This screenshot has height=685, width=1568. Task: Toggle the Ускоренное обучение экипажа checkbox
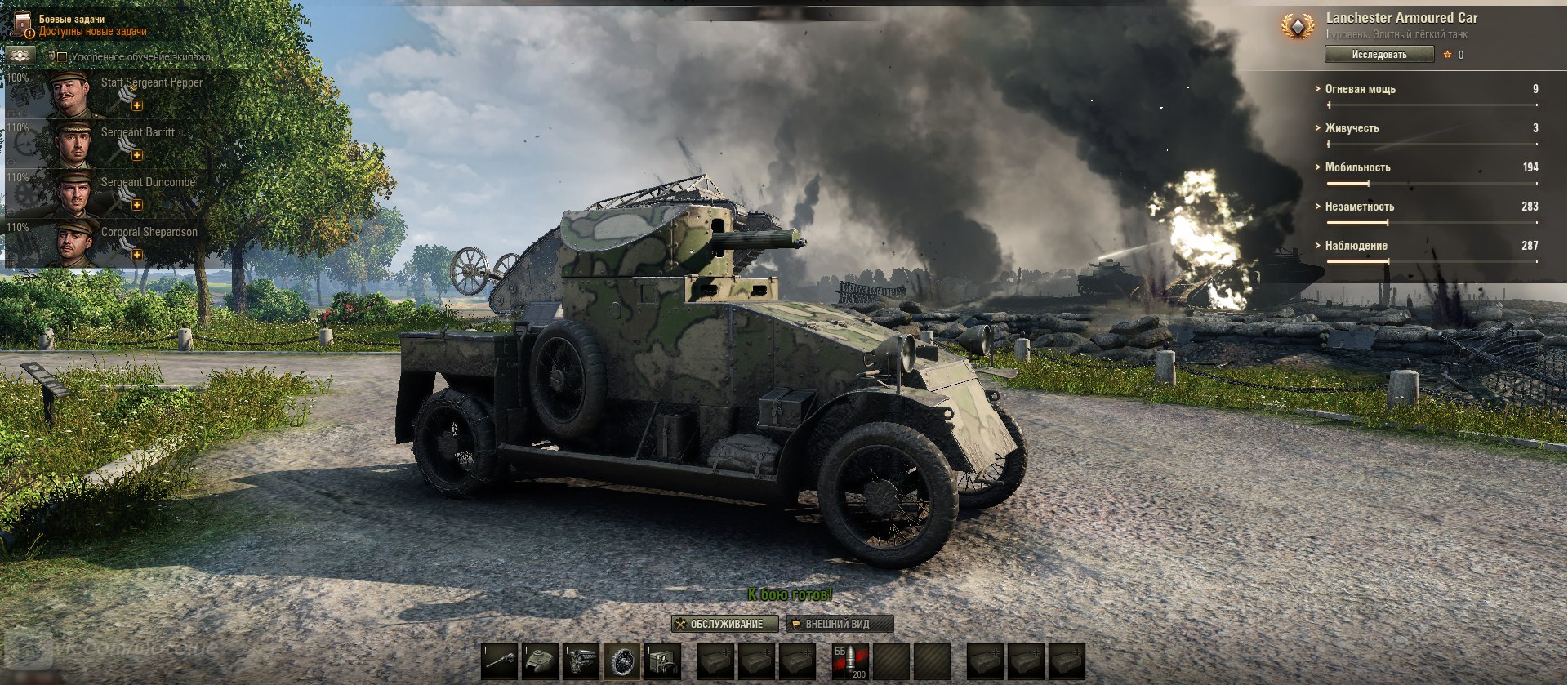click(62, 57)
